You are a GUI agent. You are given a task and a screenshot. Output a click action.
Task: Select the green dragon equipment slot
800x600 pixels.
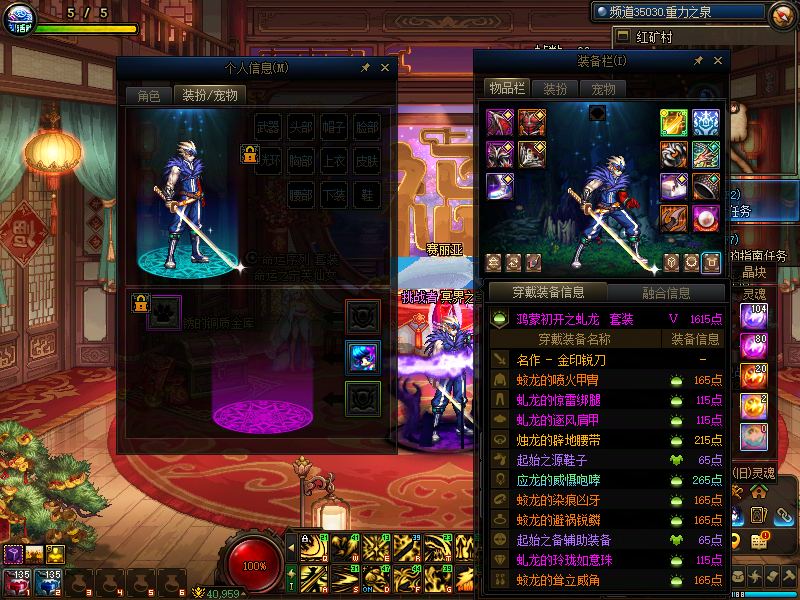(x=705, y=154)
